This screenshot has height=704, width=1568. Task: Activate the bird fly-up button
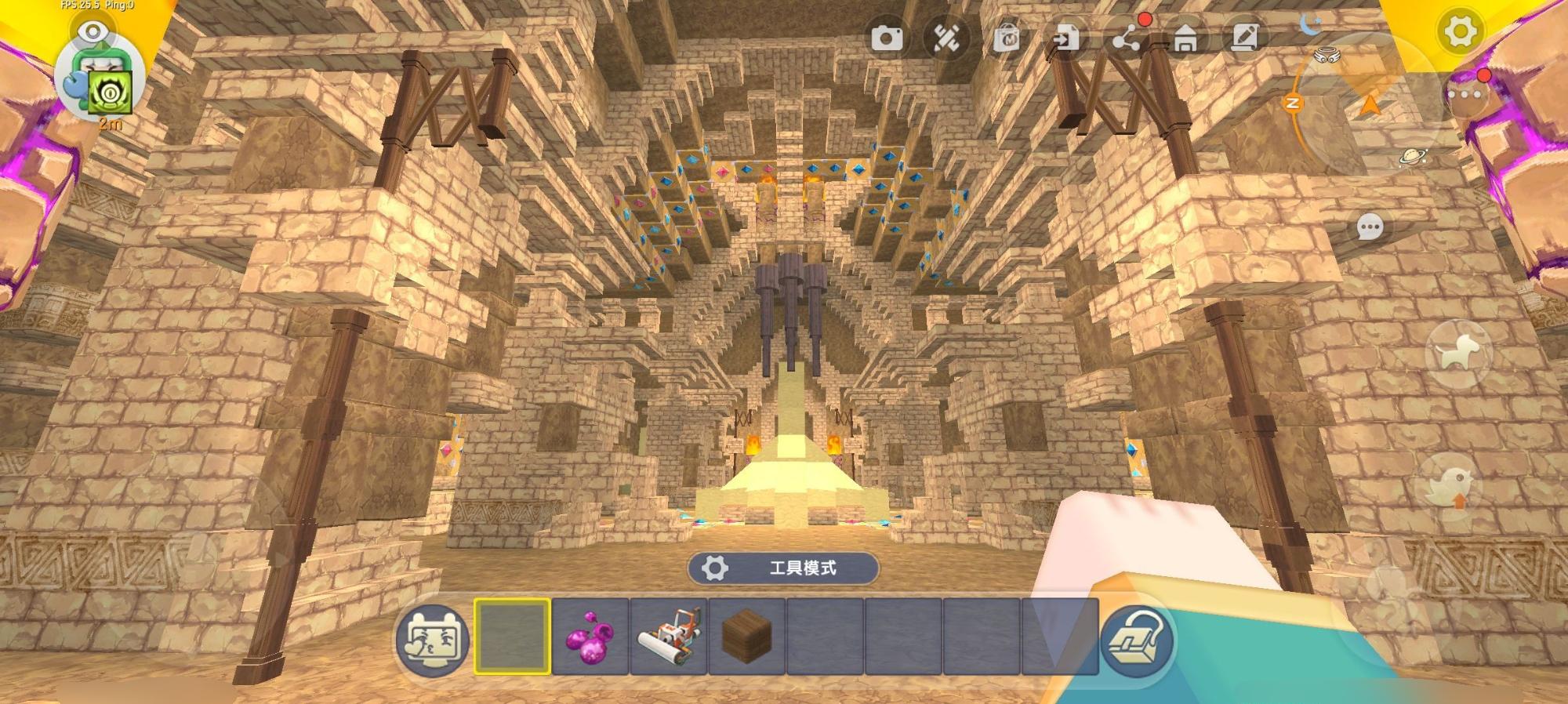click(x=1449, y=488)
